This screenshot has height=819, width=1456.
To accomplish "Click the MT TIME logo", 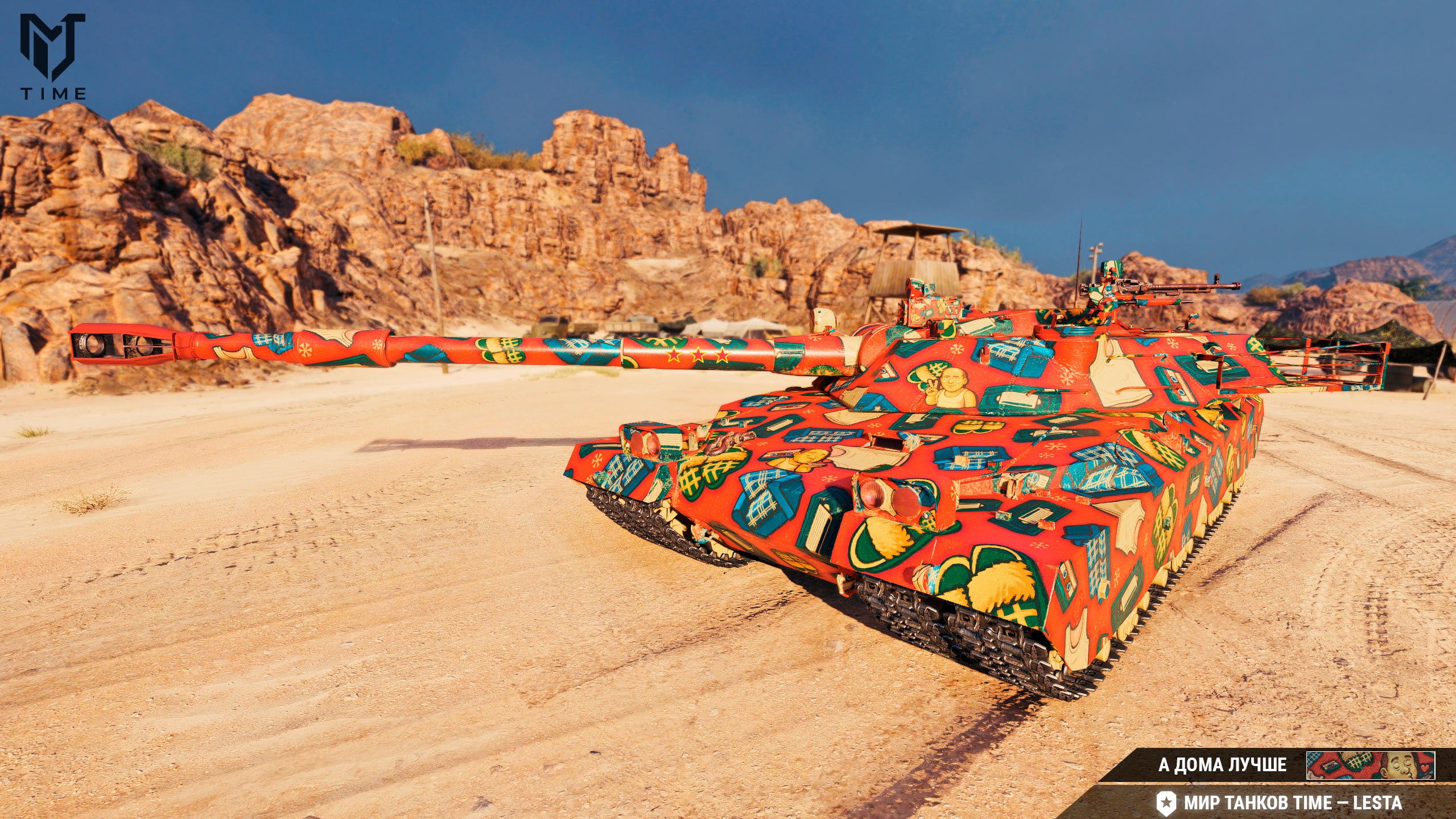I will pos(53,56).
